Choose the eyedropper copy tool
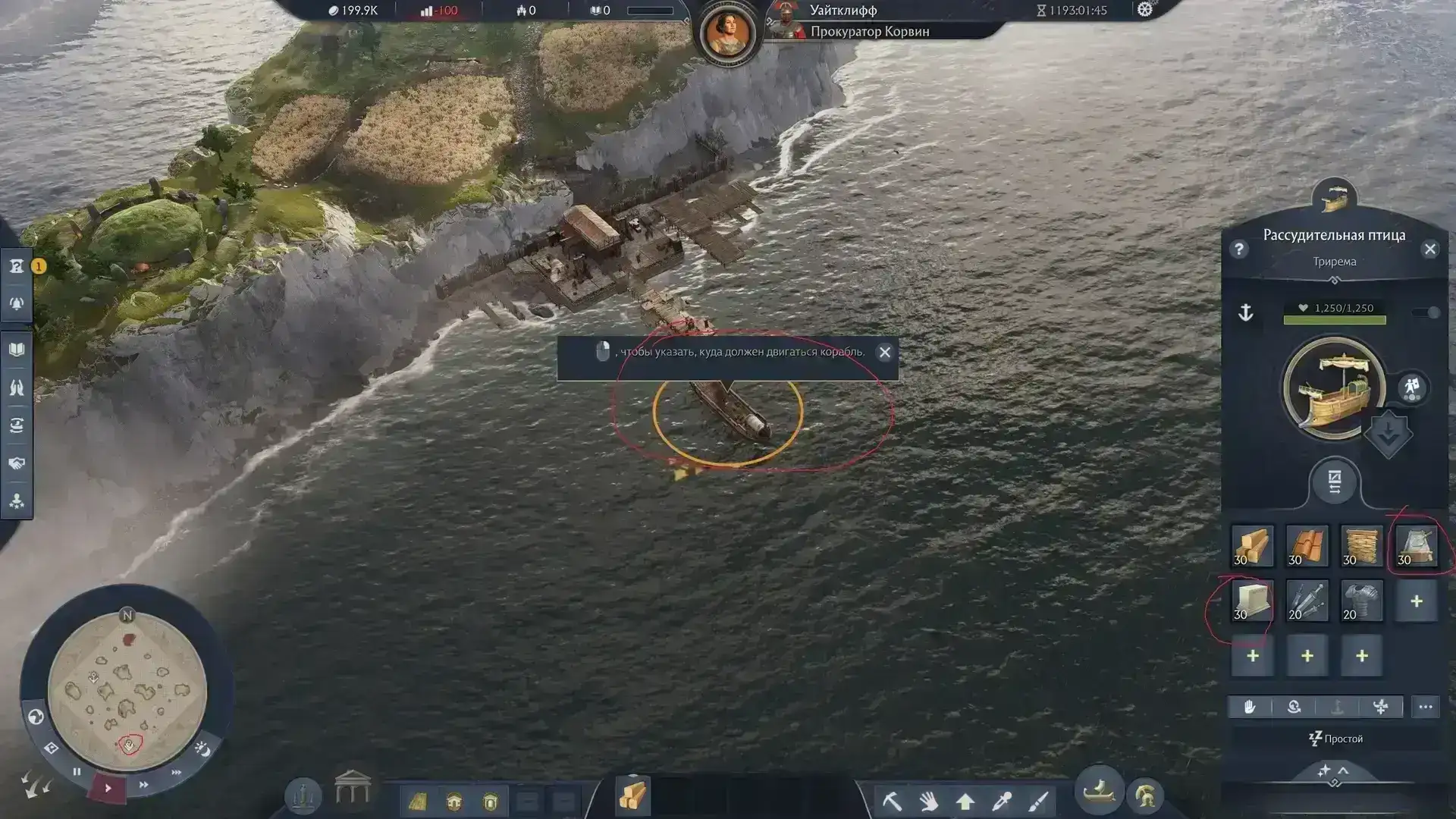 point(1003,800)
